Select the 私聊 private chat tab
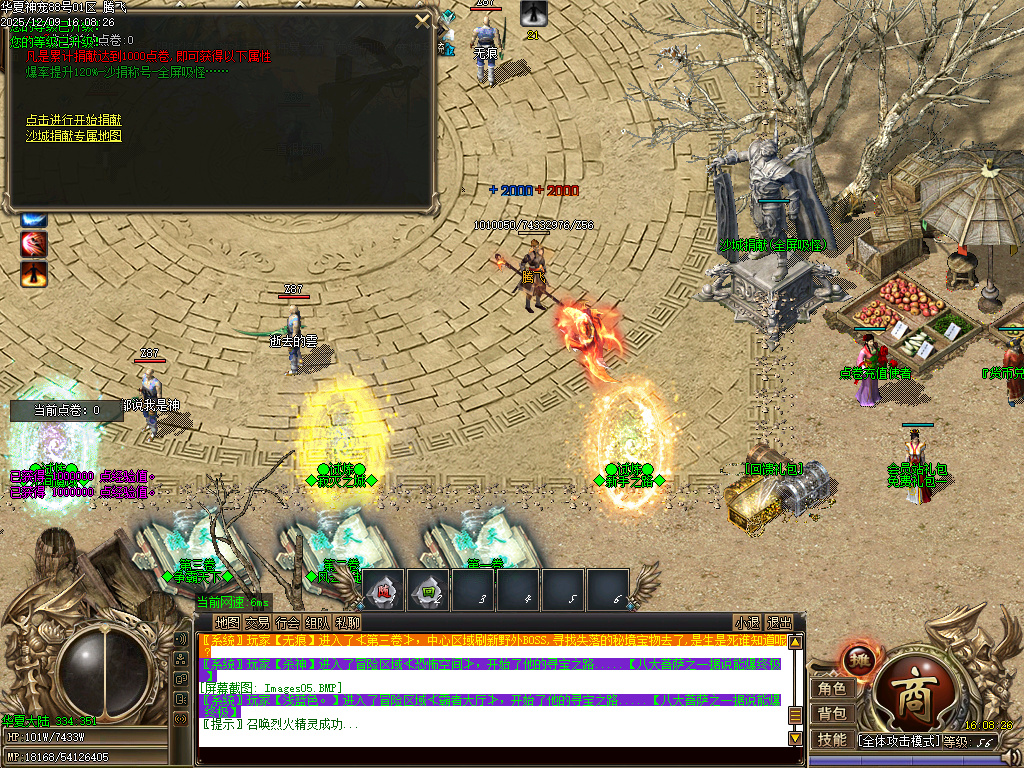1024x768 pixels. tap(347, 622)
